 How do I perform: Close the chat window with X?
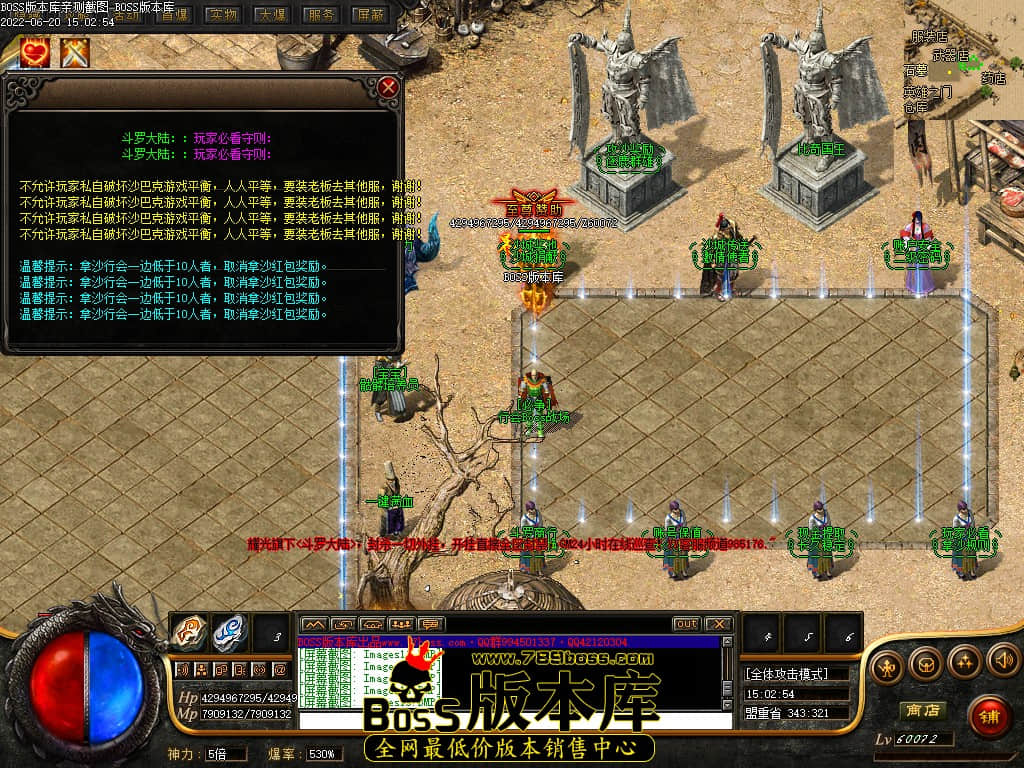click(718, 624)
